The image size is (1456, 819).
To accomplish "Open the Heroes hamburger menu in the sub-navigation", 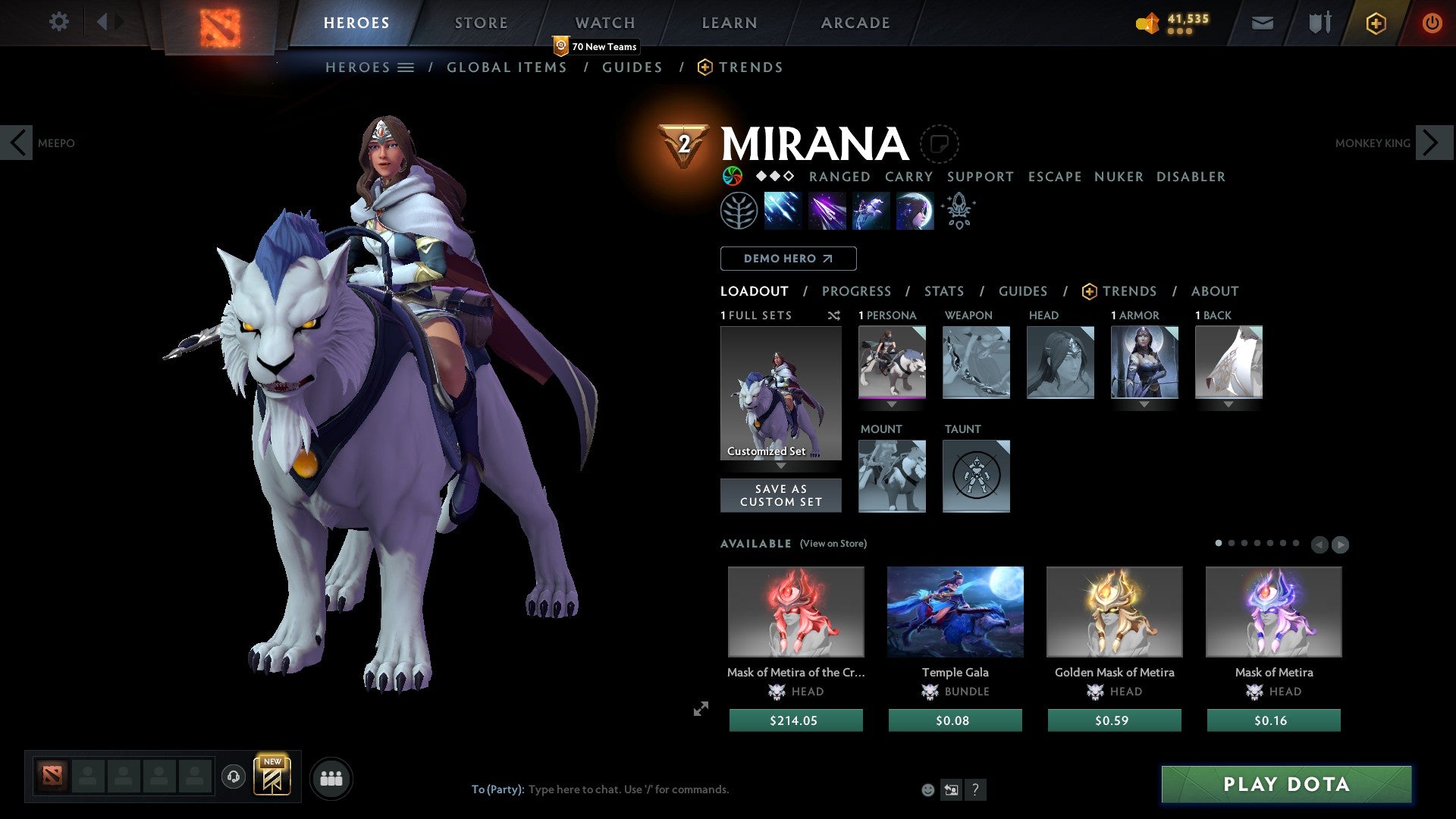I will coord(407,67).
